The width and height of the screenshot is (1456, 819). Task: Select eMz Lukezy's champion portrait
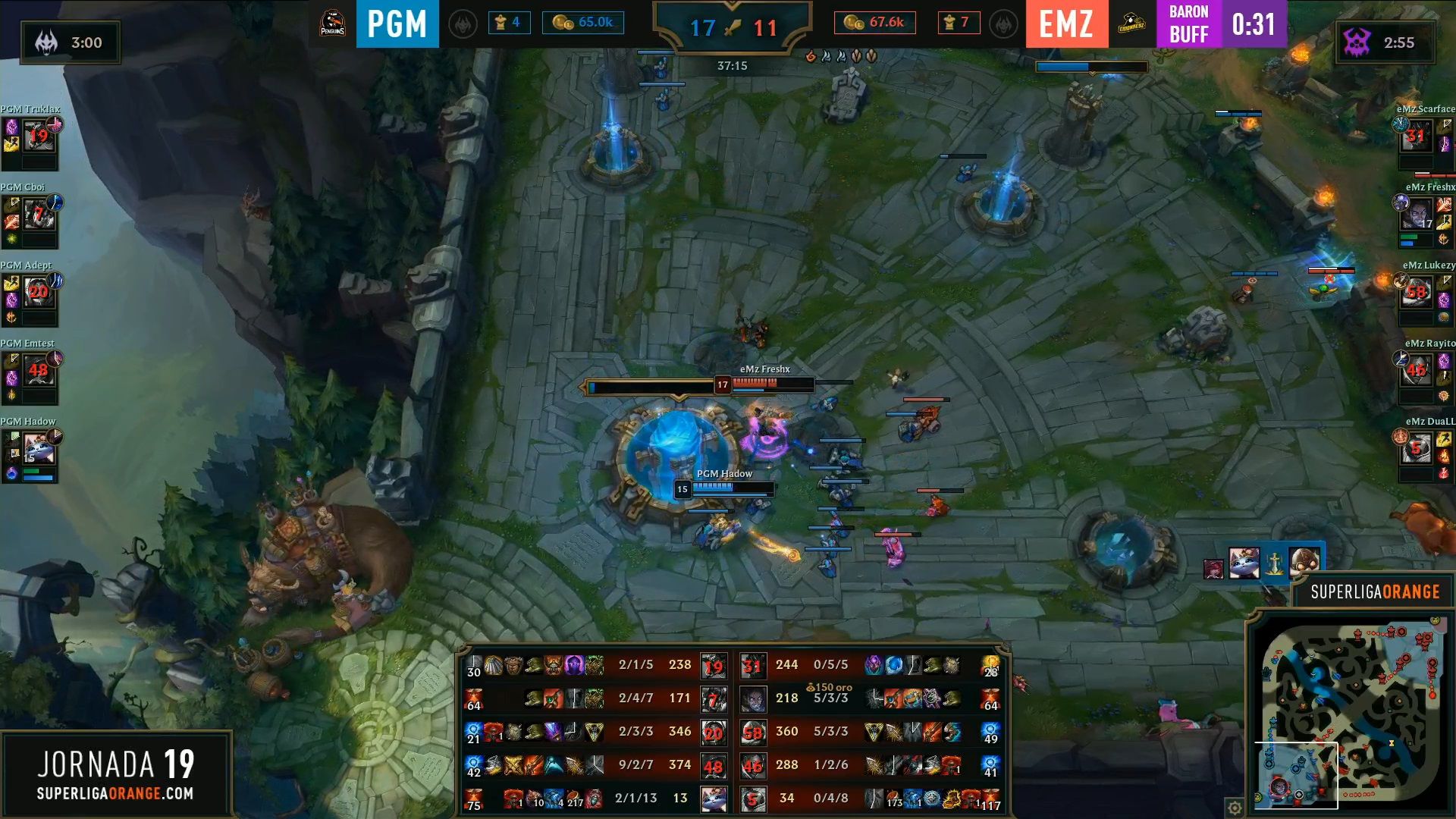click(1415, 293)
